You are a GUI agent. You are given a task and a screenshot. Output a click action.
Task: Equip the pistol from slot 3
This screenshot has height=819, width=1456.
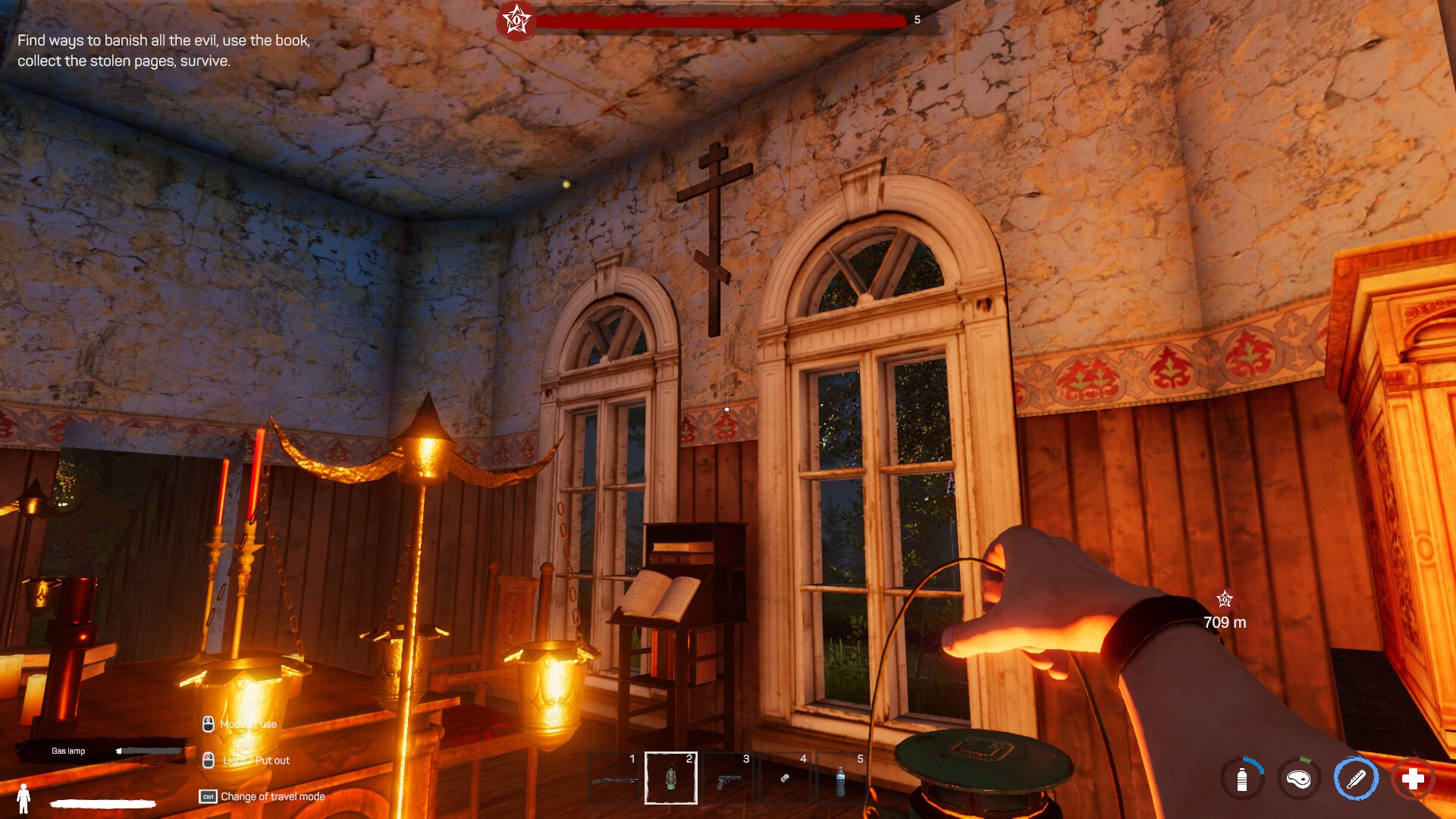coord(728,778)
